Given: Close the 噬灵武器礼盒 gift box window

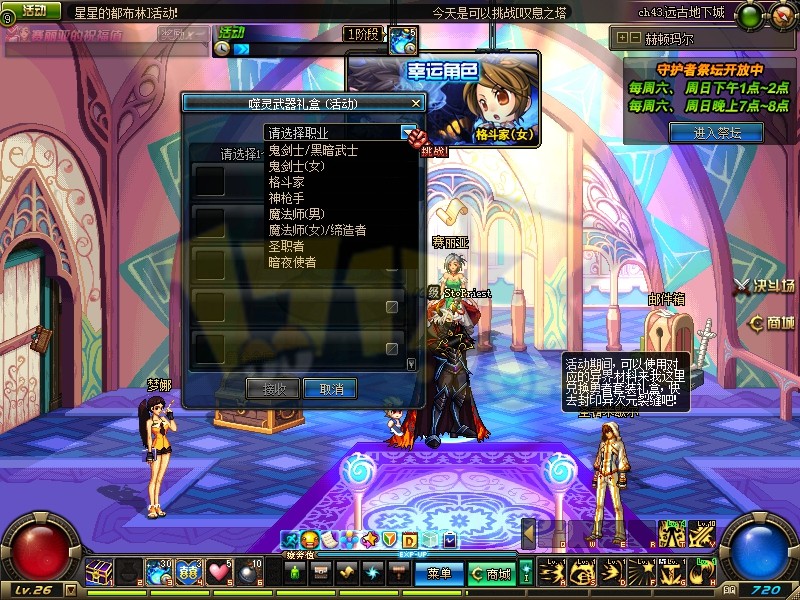Looking at the screenshot, I should (416, 103).
